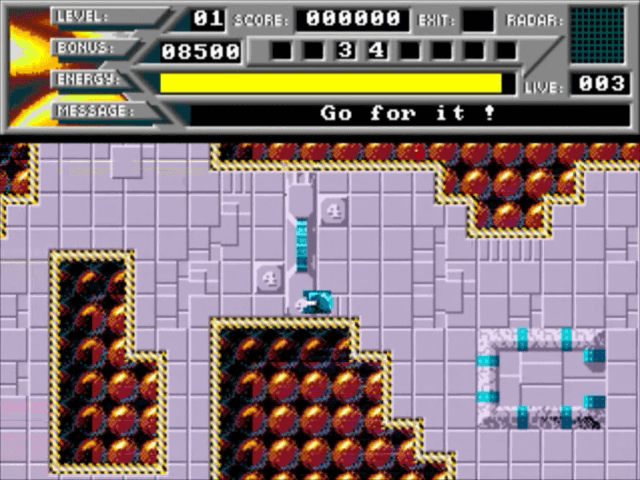The width and height of the screenshot is (640, 480).
Task: Click the empty EXIT indicator box
Action: click(478, 20)
